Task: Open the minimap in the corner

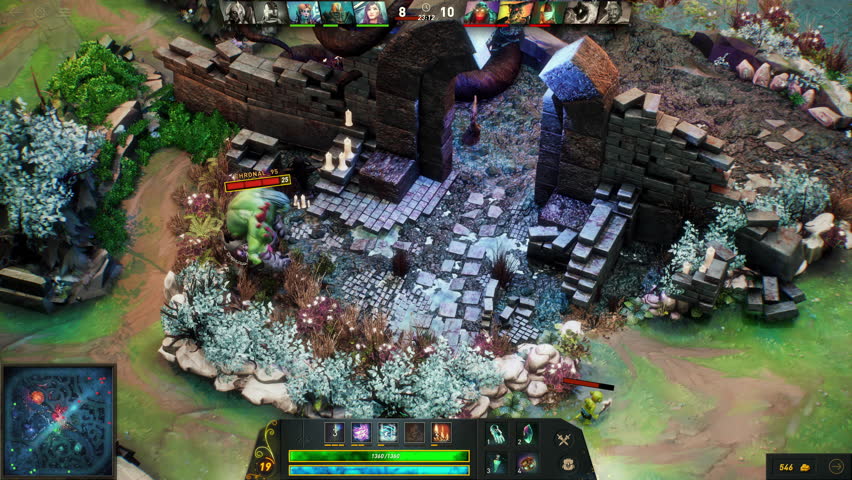Action: 58,420
